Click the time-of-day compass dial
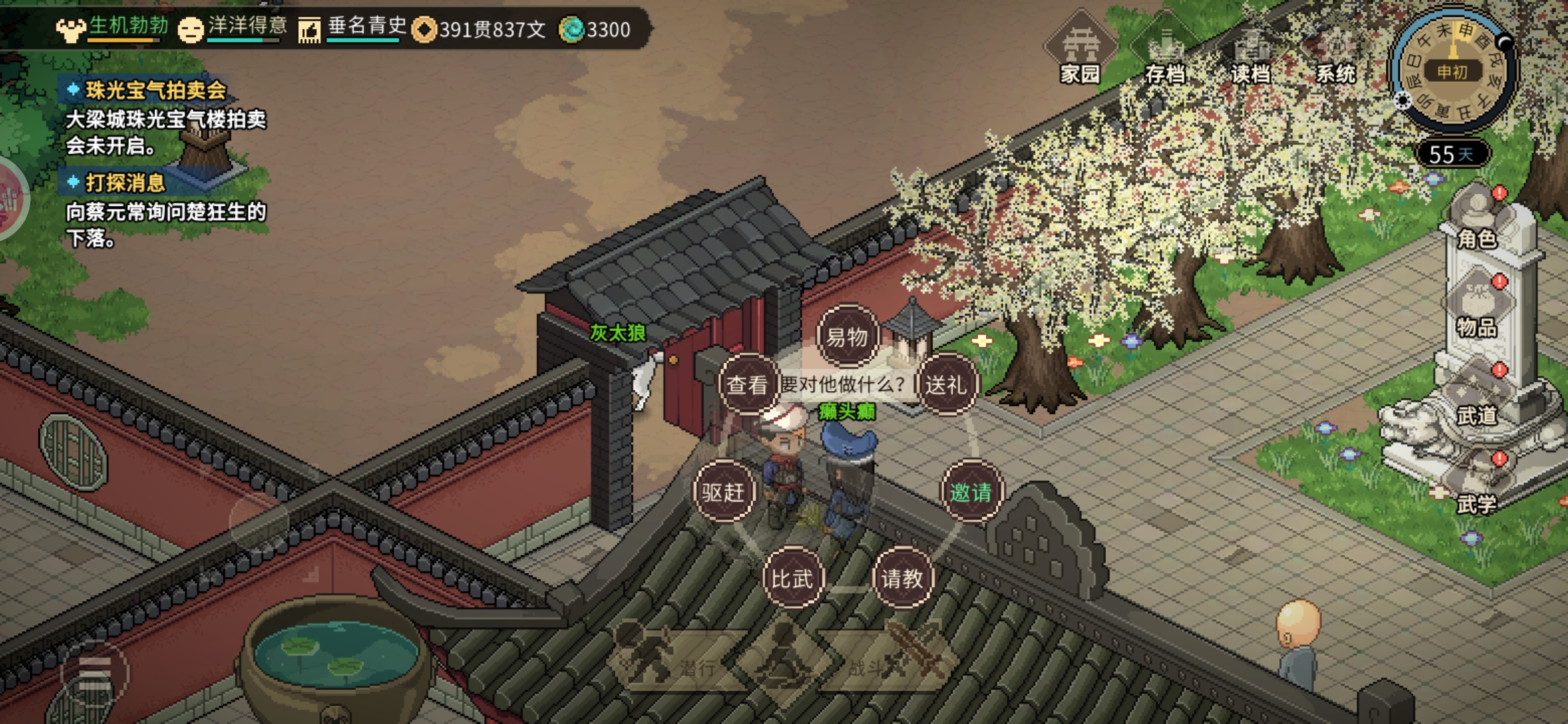 pyautogui.click(x=1452, y=70)
